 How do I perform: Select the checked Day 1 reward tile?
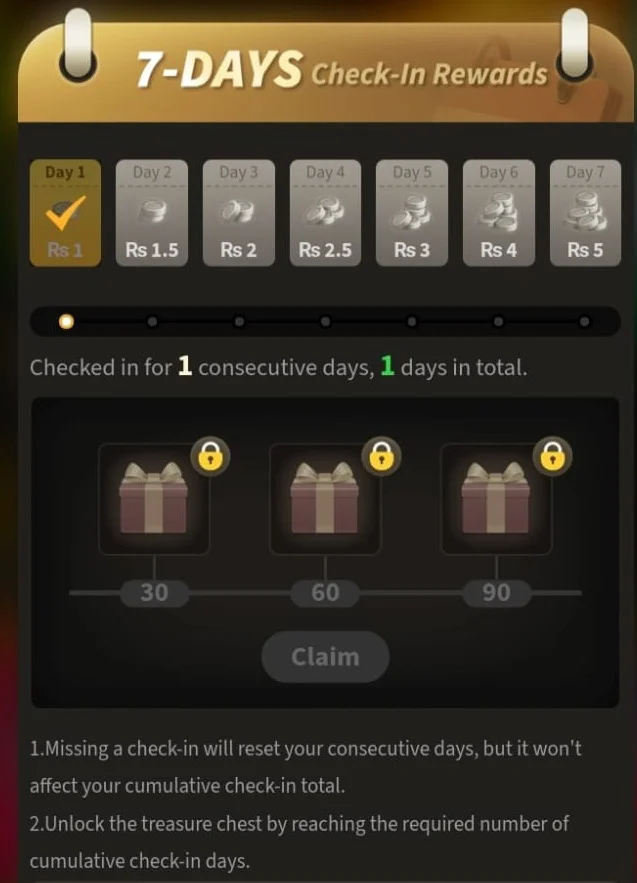pyautogui.click(x=65, y=213)
